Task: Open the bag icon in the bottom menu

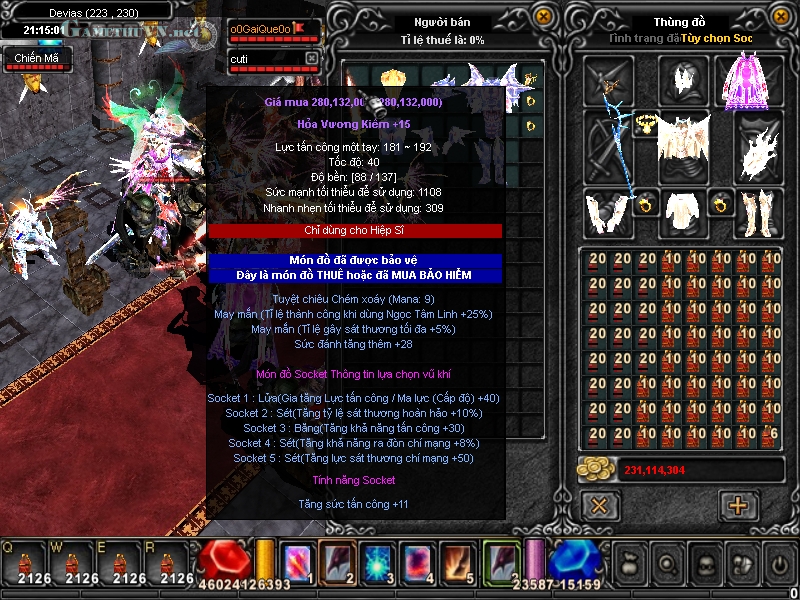Action: click(x=630, y=562)
